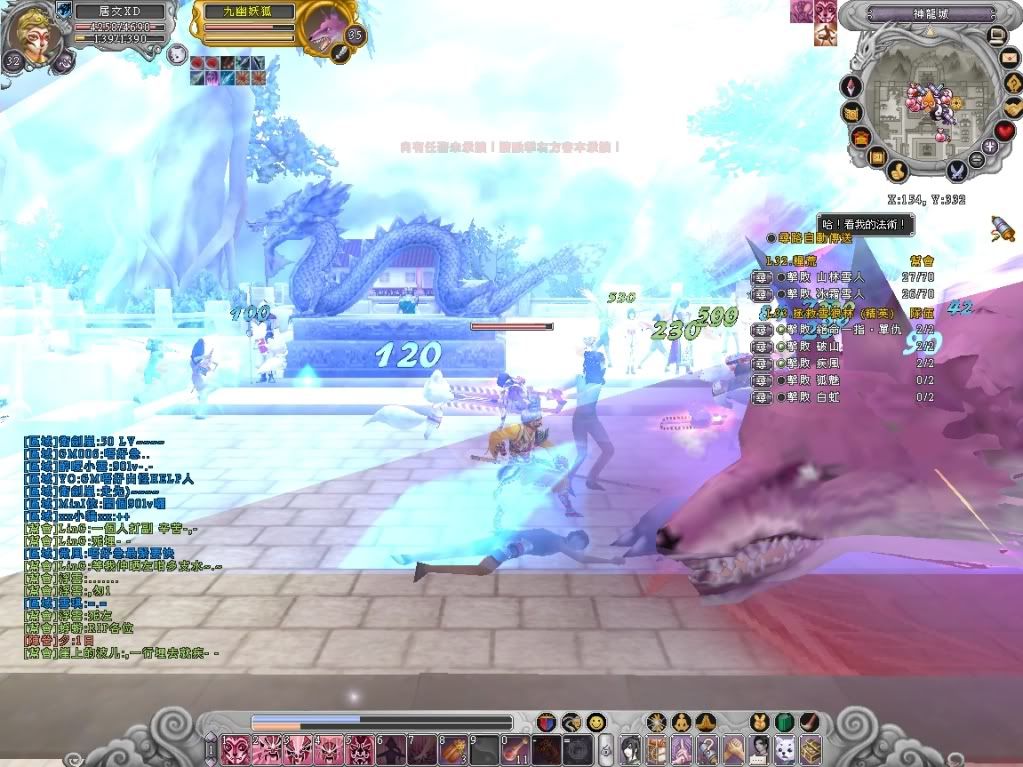The height and width of the screenshot is (767, 1023).
Task: Click the crossed swords icon under minimap
Action: pos(955,171)
